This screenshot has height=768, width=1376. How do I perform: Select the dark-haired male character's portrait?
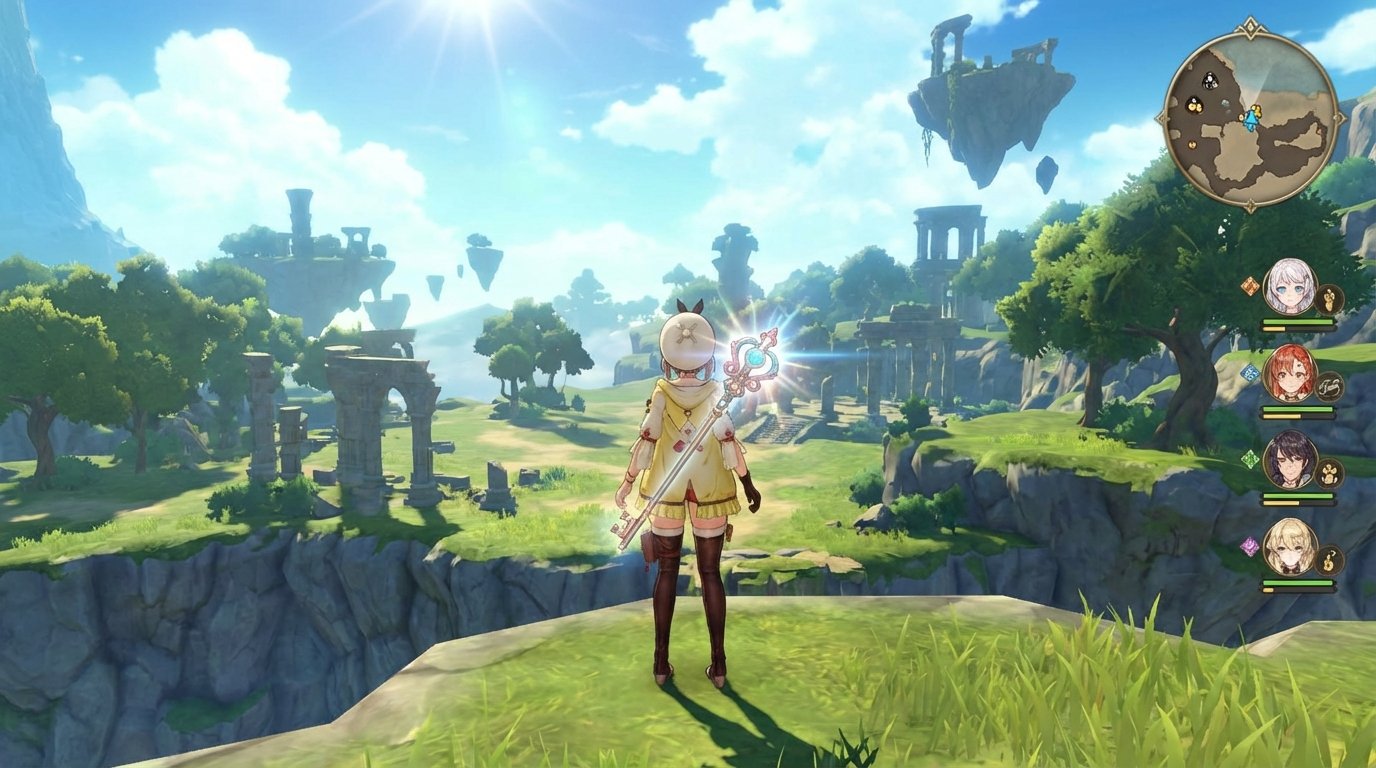[1289, 460]
